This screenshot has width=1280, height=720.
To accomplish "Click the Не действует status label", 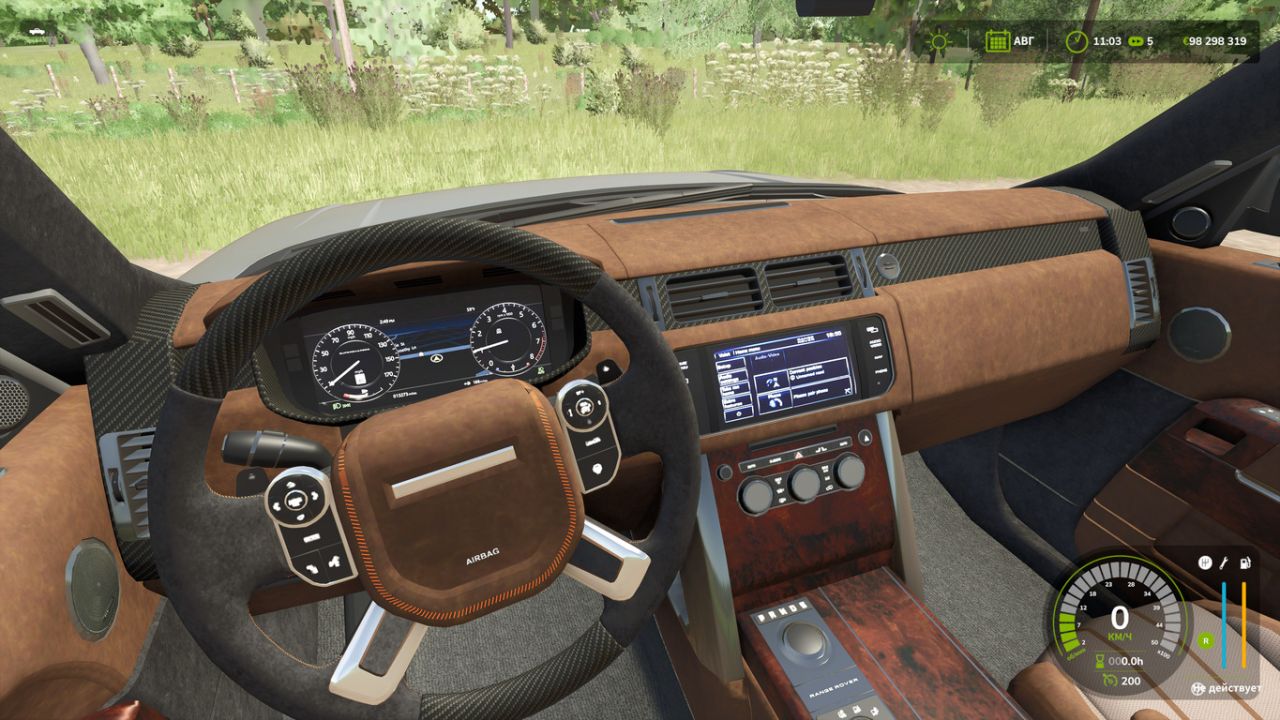I will [x=1227, y=688].
